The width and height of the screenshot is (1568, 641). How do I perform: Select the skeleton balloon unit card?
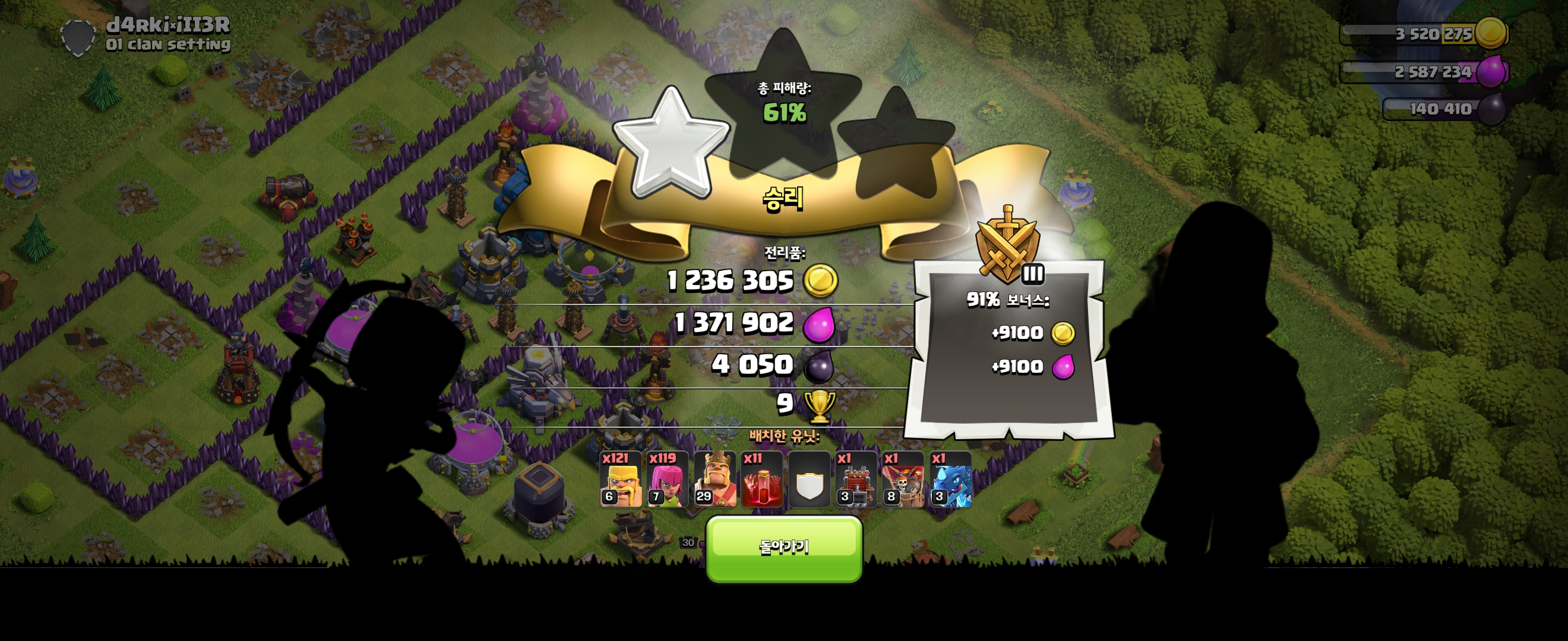[x=903, y=479]
